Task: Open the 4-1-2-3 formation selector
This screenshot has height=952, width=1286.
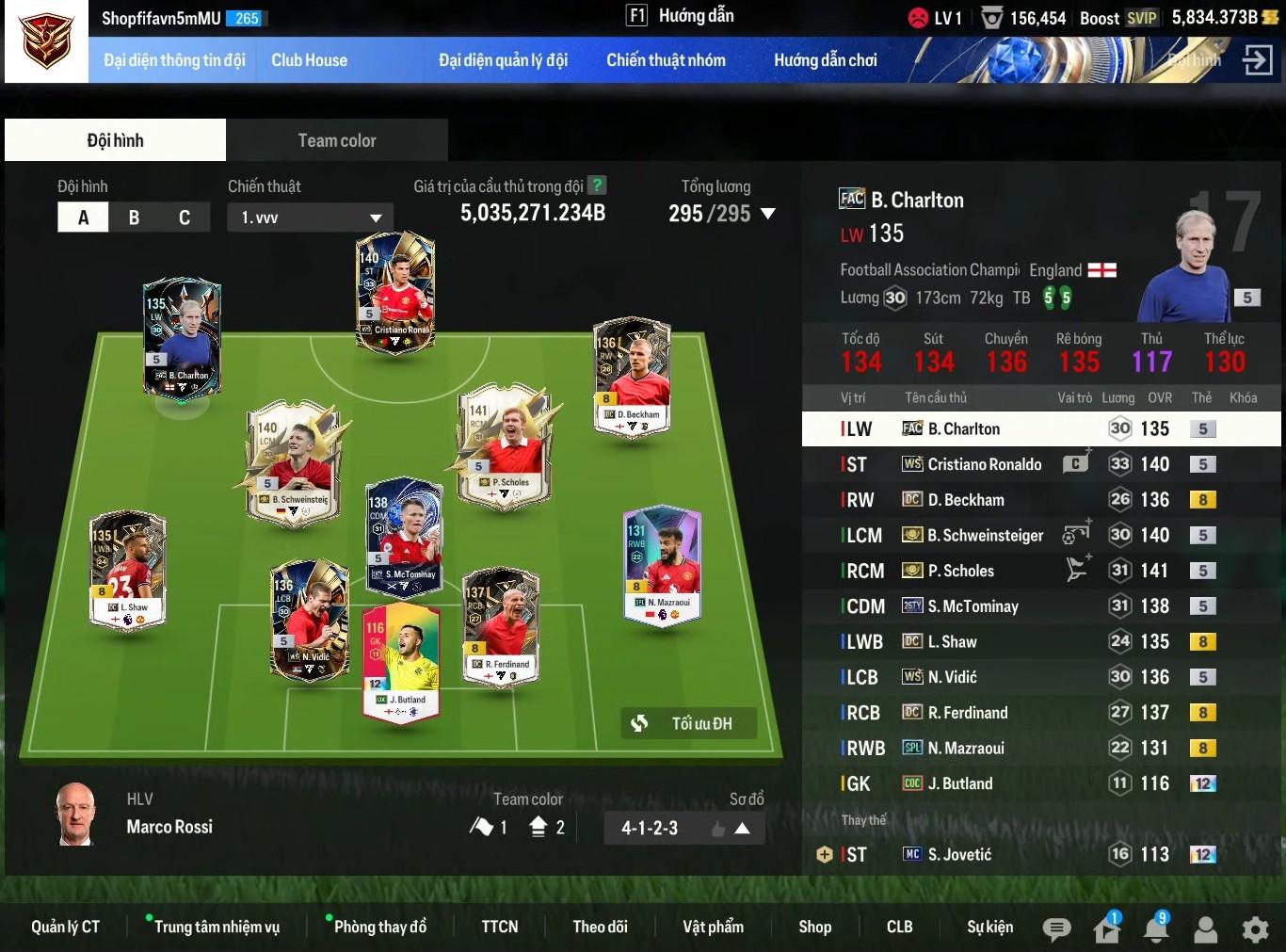Action: click(683, 829)
